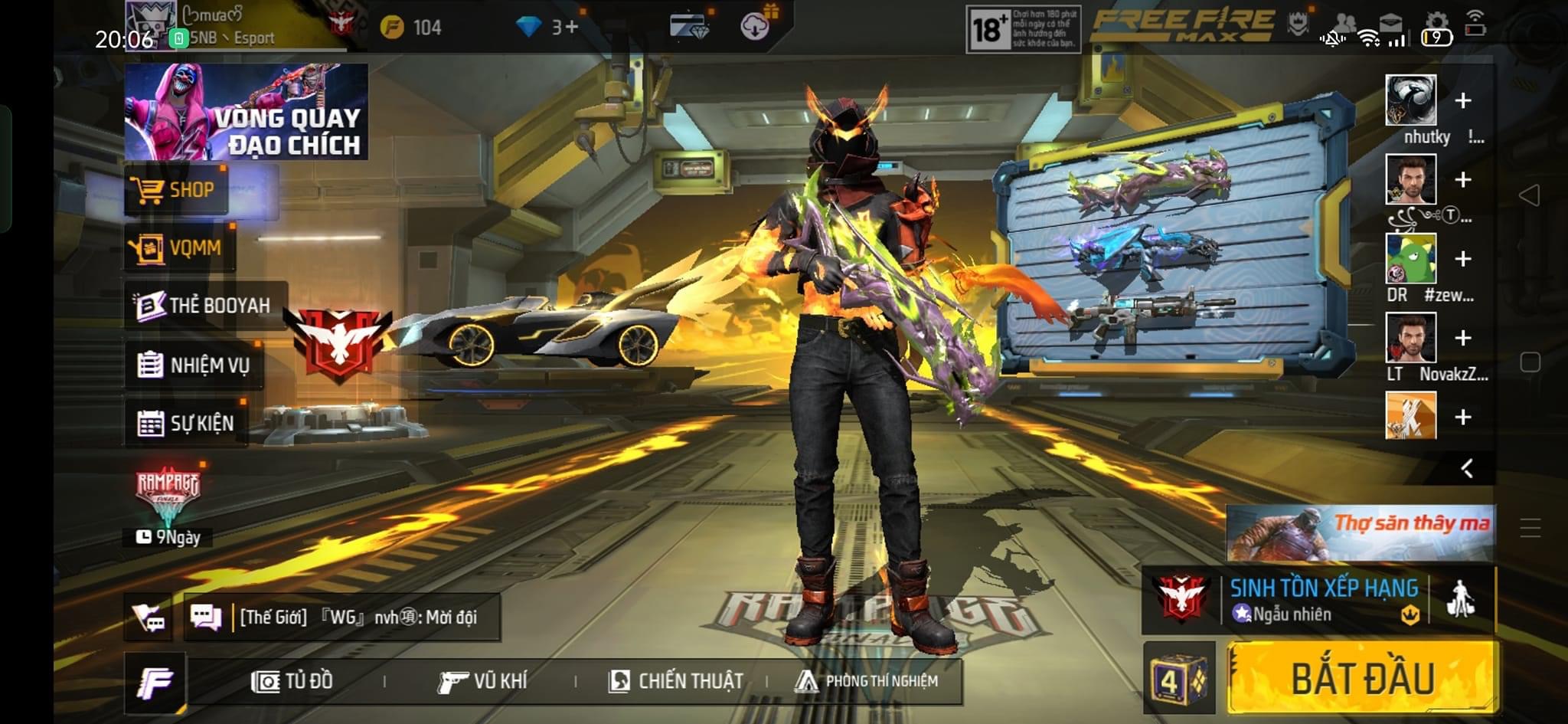Open TỦ ĐỒ wardrobe

(292, 681)
